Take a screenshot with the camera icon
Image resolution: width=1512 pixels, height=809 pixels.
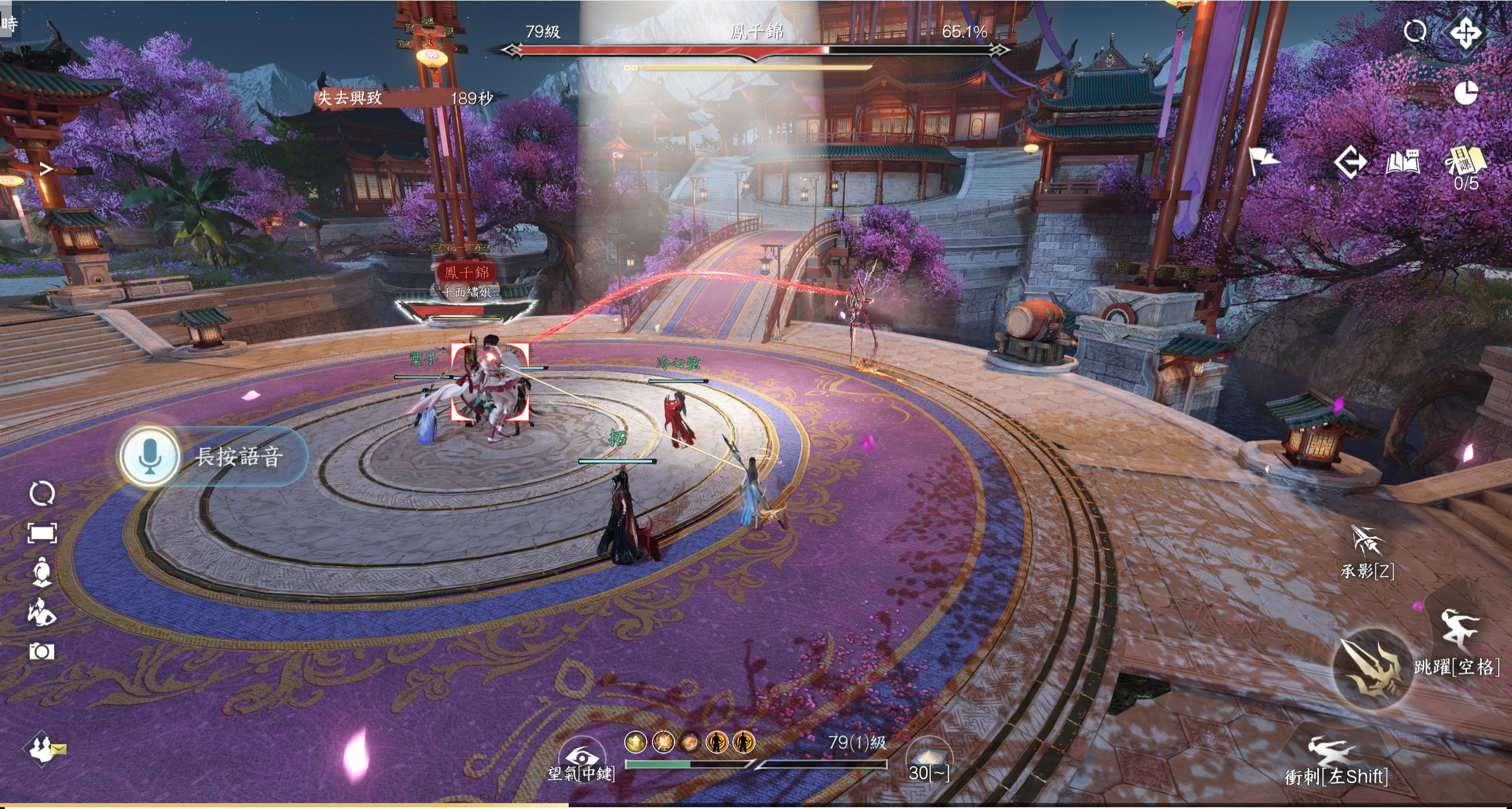(41, 651)
